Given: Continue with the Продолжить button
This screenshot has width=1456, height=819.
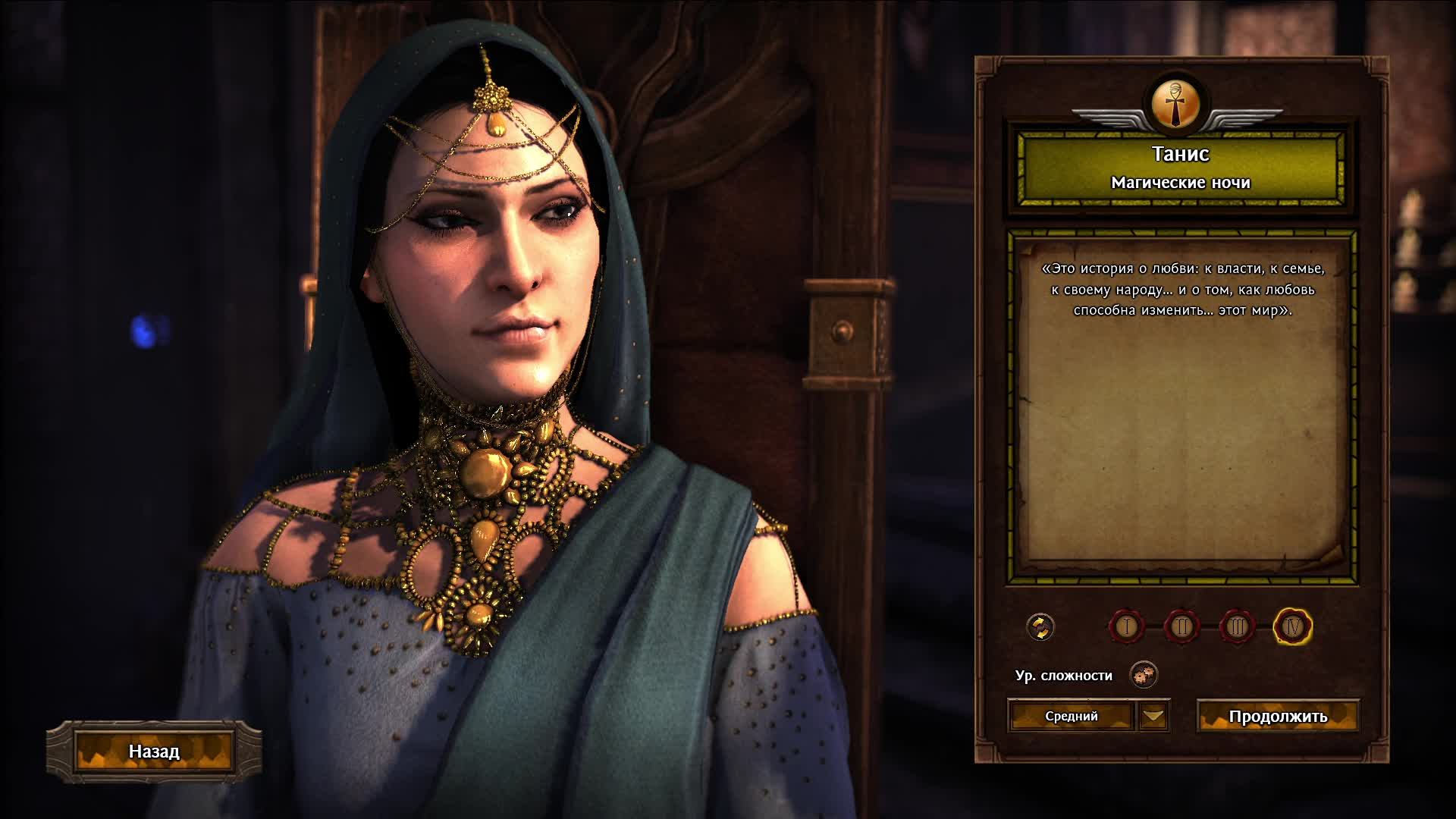Looking at the screenshot, I should click(x=1278, y=717).
